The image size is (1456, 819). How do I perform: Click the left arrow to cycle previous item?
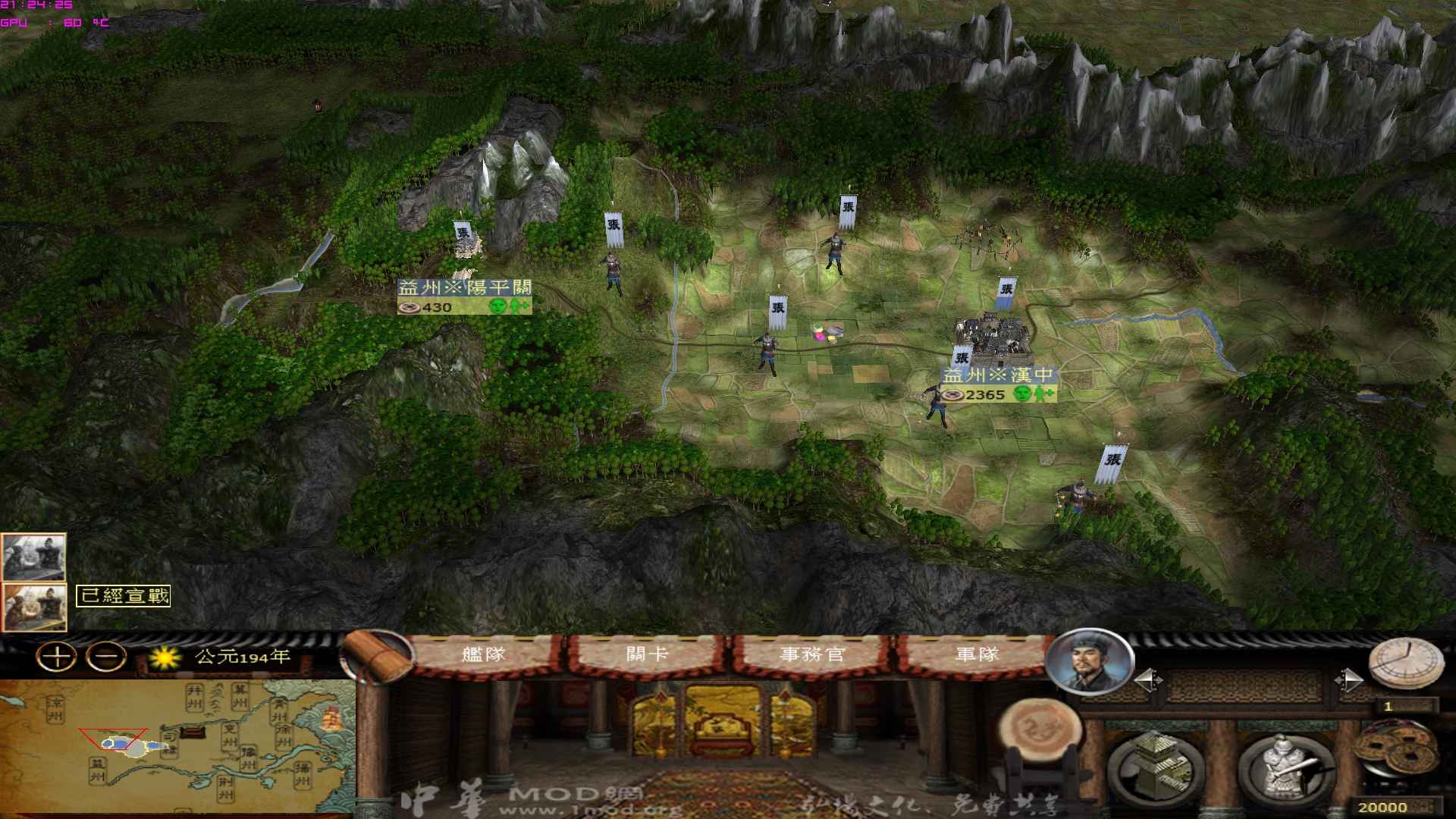pyautogui.click(x=1148, y=679)
